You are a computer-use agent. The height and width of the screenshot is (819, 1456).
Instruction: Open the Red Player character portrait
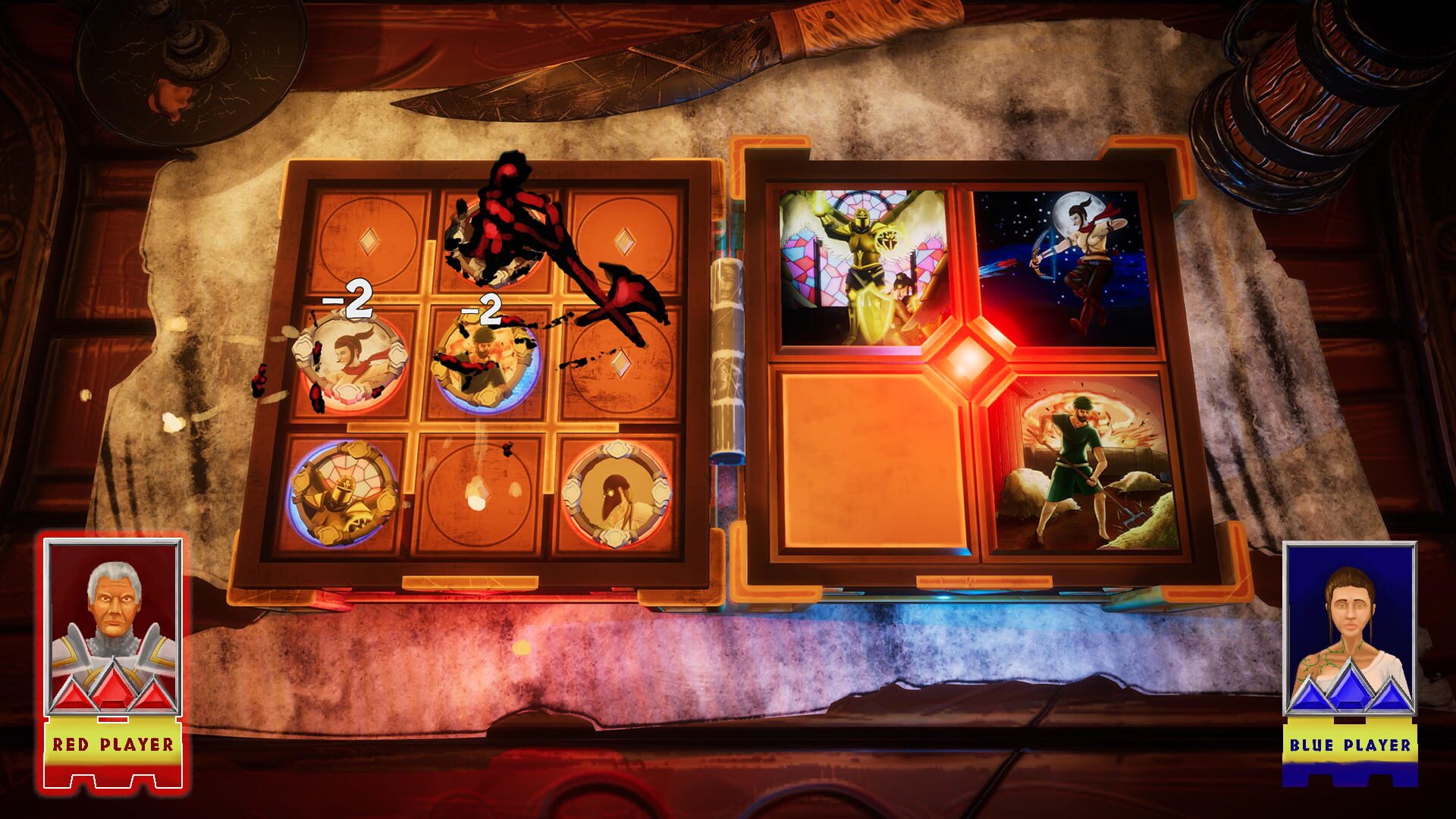click(x=114, y=607)
